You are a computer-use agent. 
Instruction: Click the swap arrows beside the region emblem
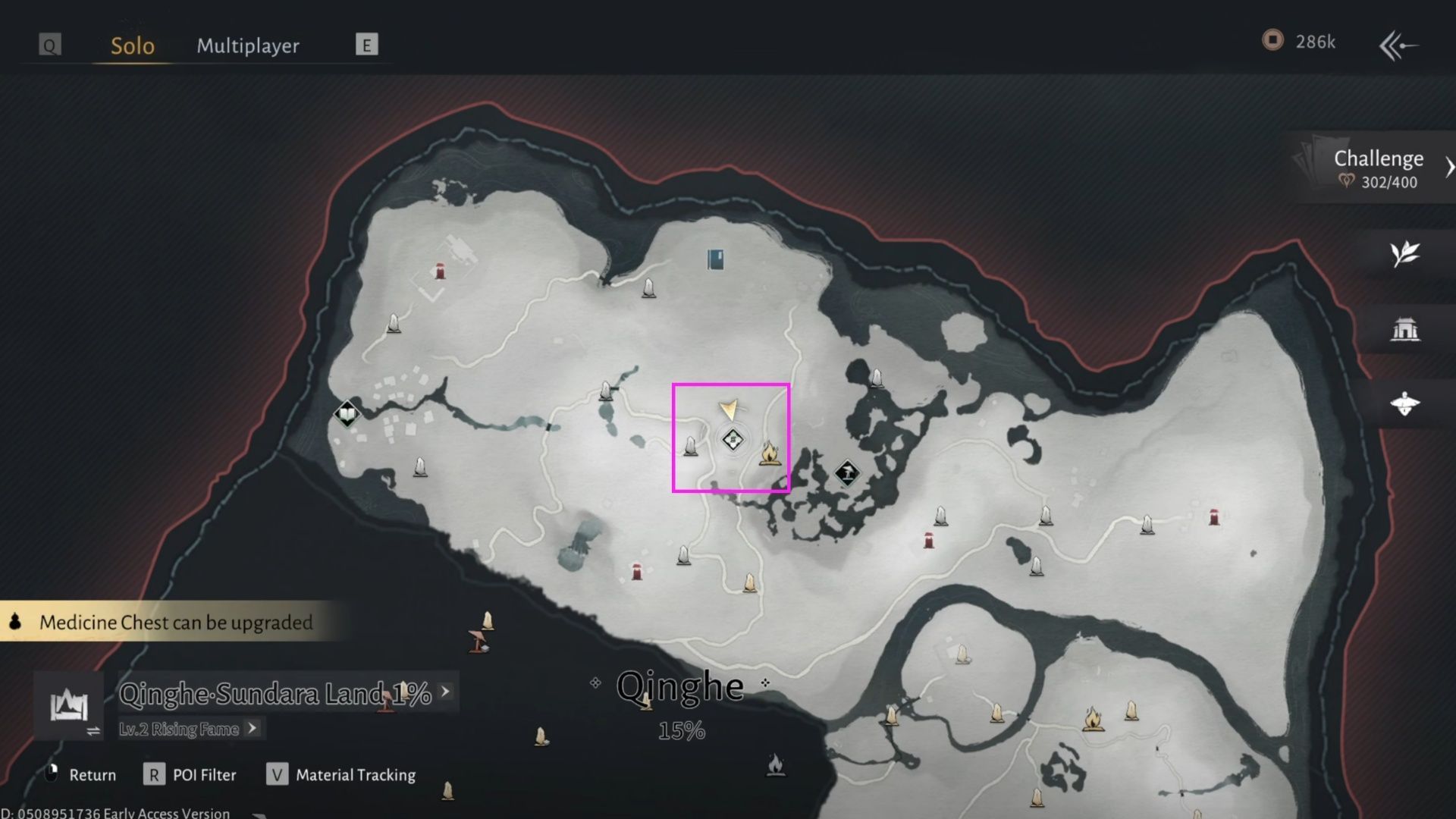click(x=94, y=732)
